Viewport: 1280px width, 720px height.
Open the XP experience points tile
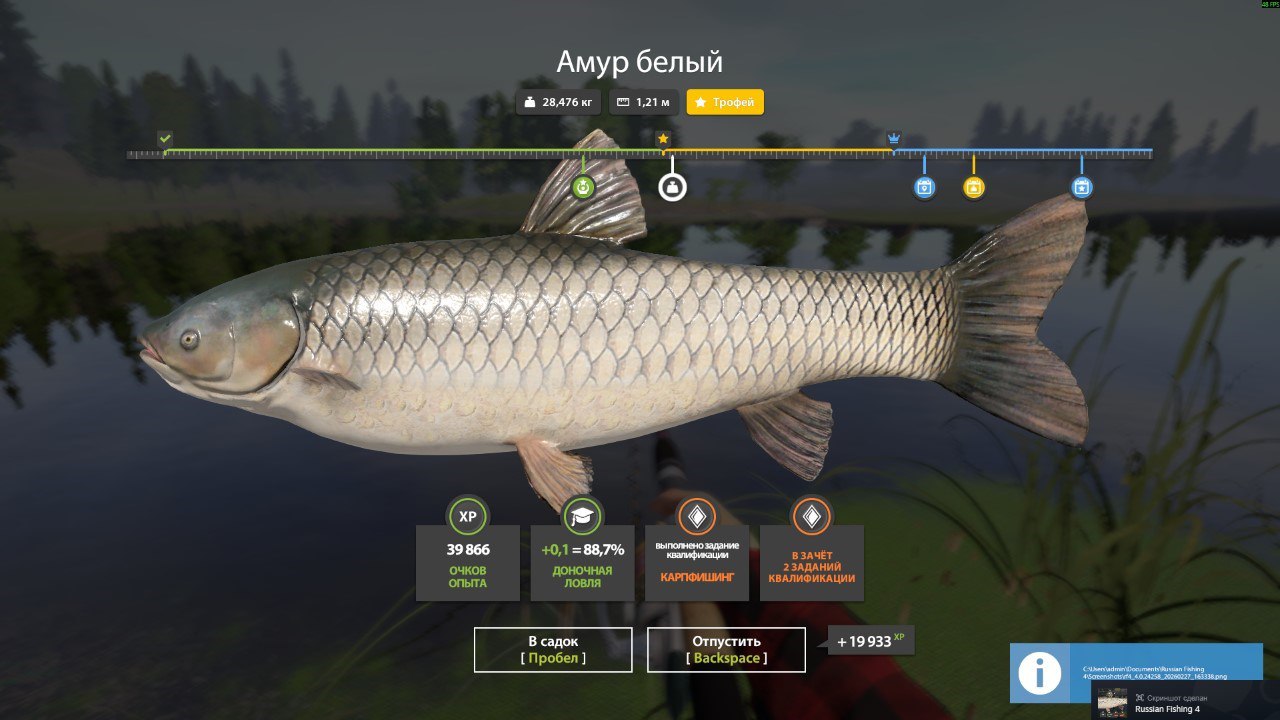coord(467,562)
